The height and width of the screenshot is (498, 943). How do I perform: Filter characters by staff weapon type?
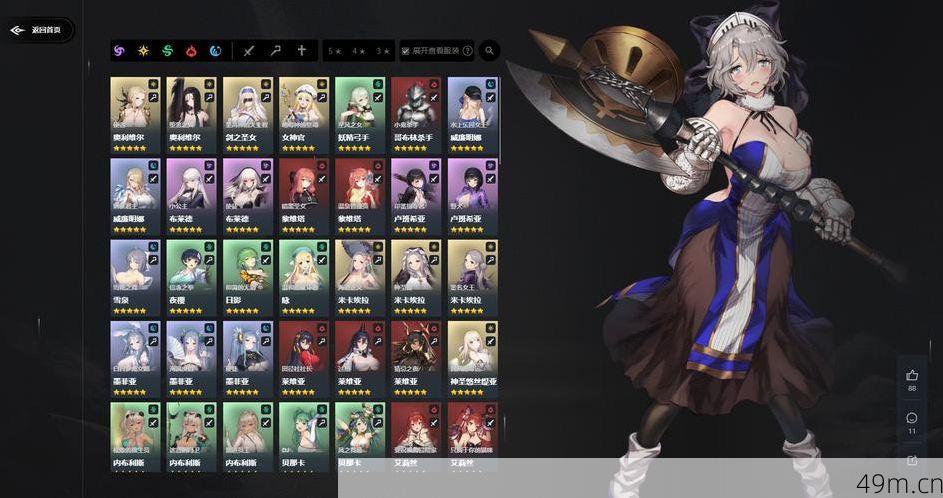pos(276,51)
